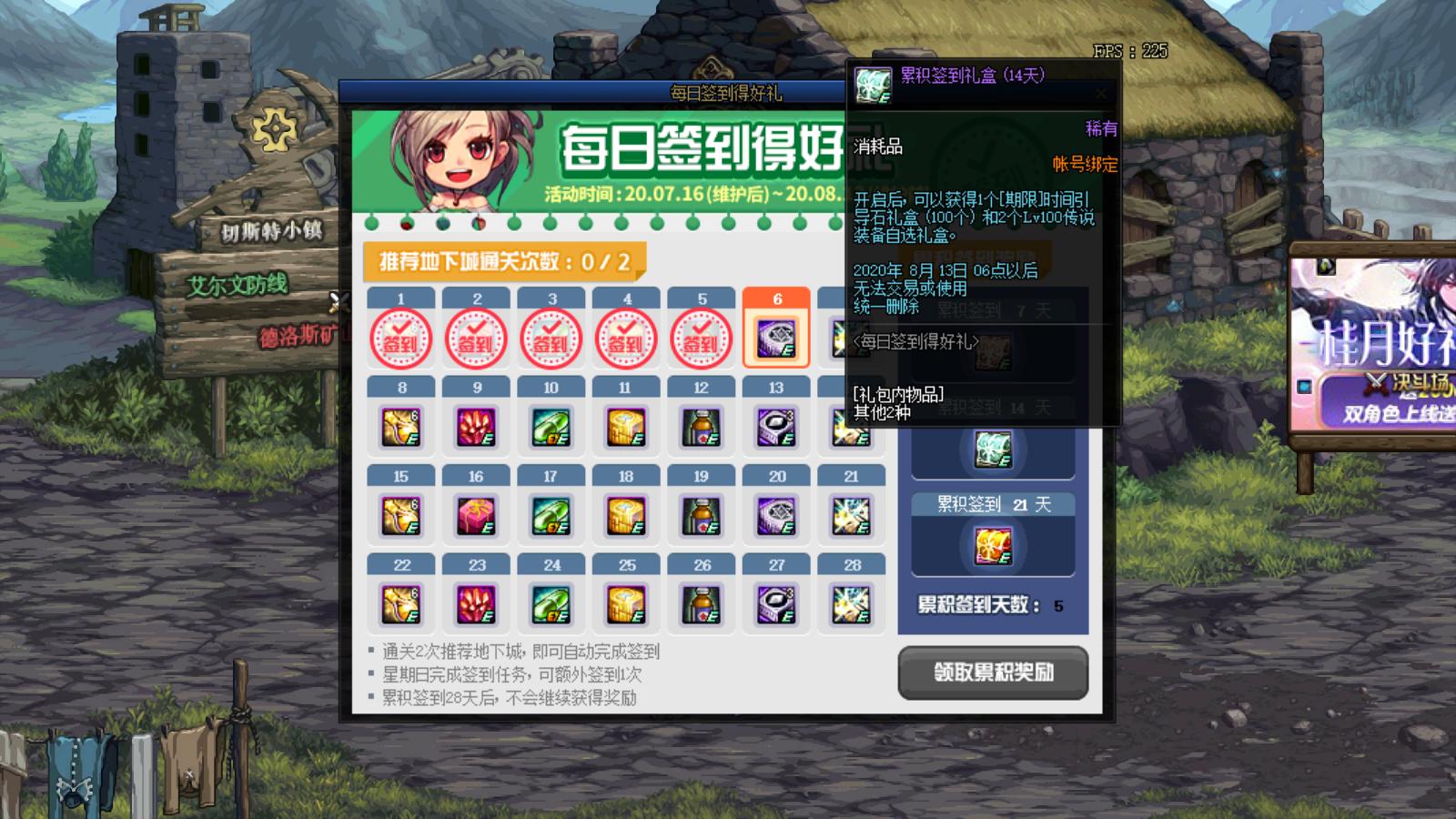Click the day 9 red crystal reward icon
Screen dimensions: 1456x819
coord(476,428)
